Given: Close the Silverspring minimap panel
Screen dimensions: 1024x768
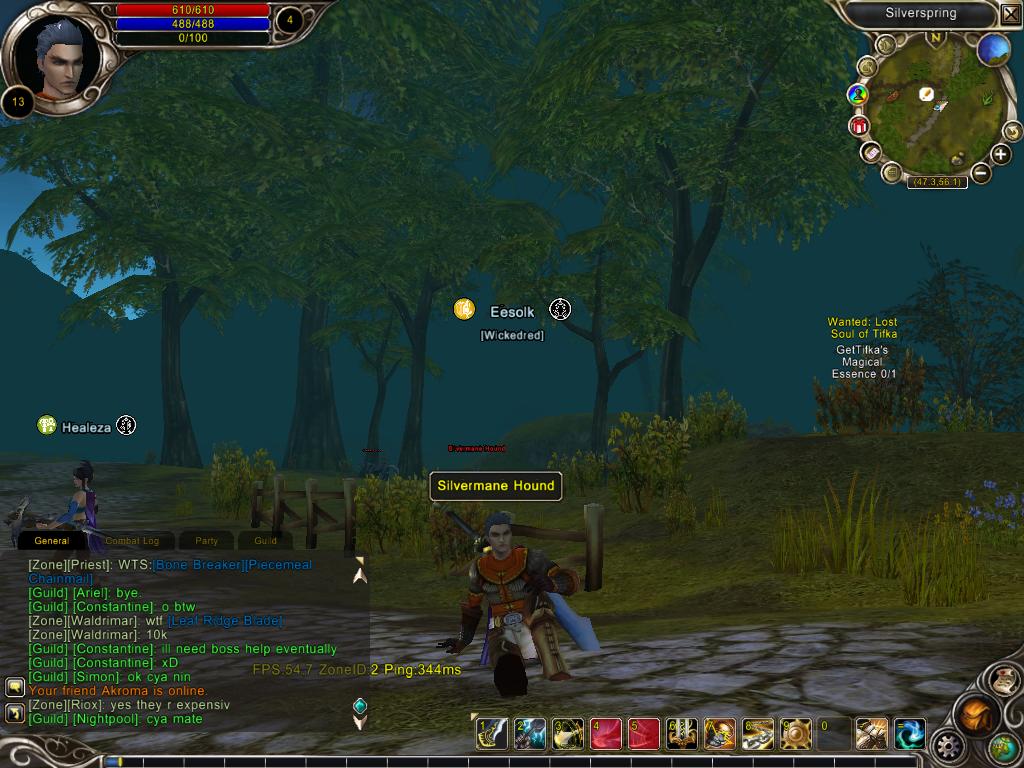Looking at the screenshot, I should (x=1010, y=14).
